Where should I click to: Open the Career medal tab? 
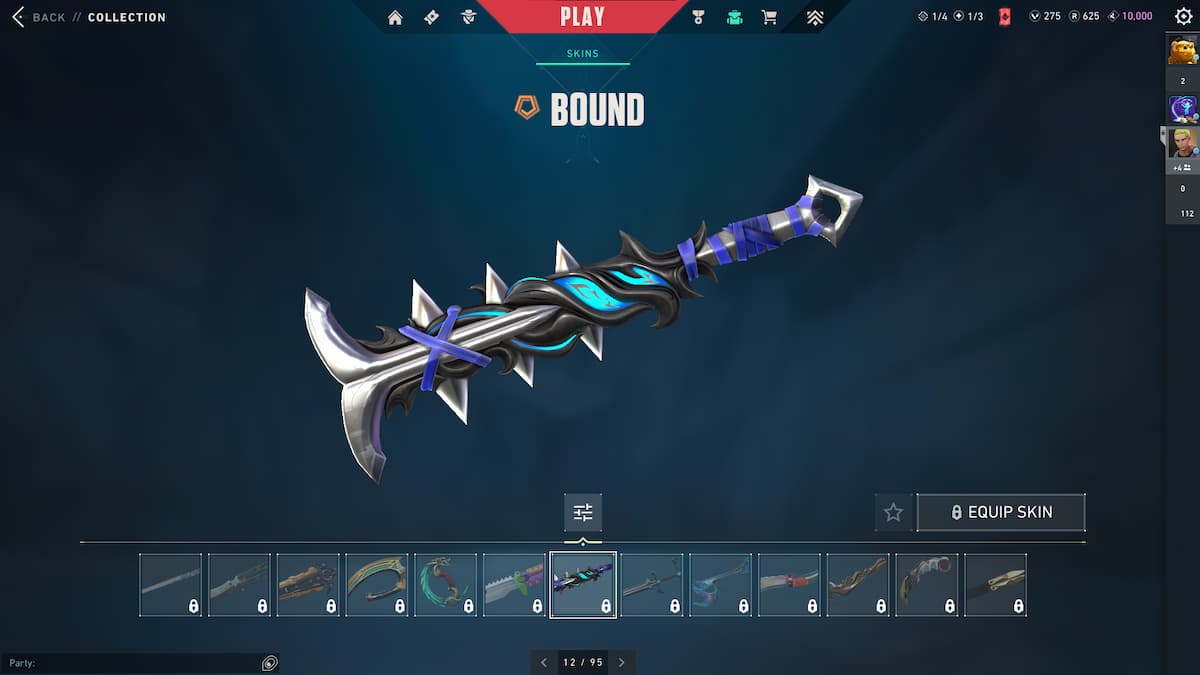click(698, 17)
